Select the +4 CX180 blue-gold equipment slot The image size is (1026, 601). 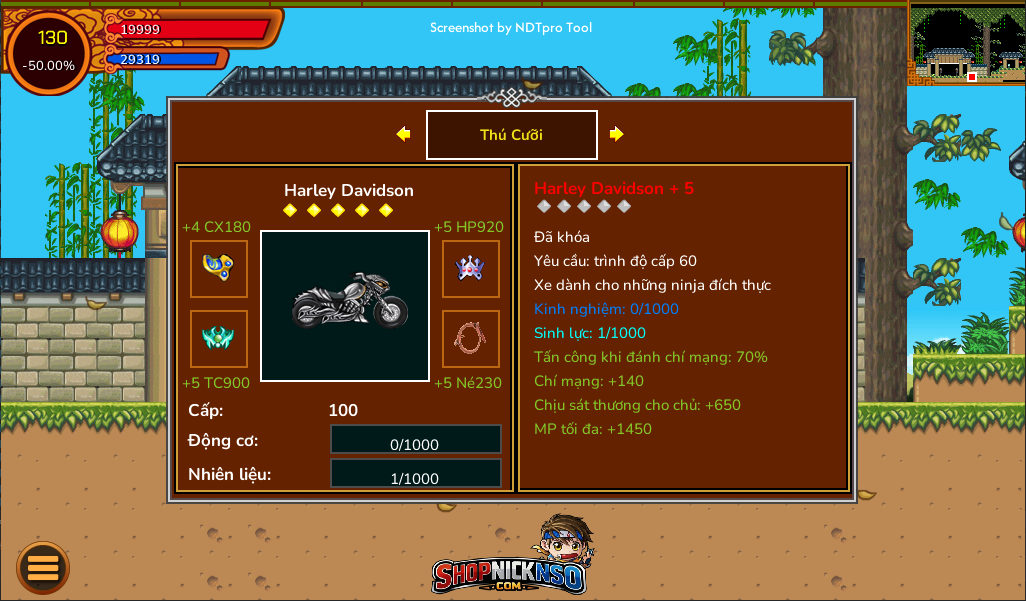219,269
